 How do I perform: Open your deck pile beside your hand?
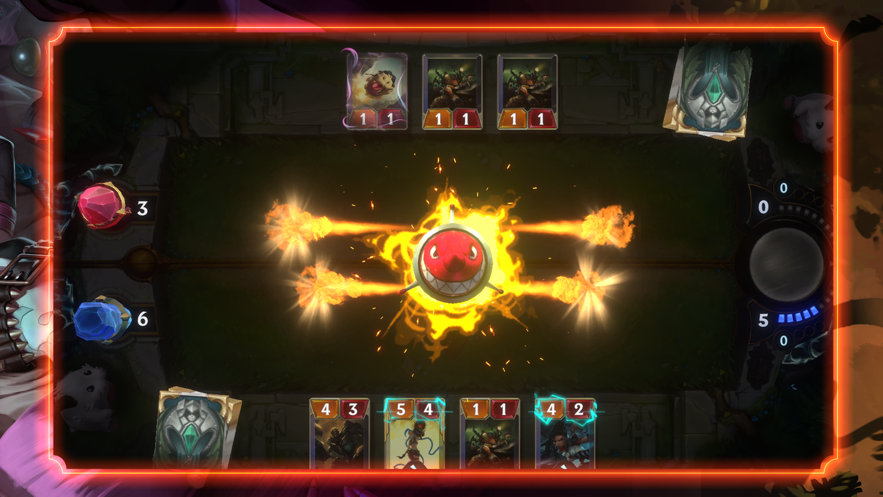click(199, 428)
